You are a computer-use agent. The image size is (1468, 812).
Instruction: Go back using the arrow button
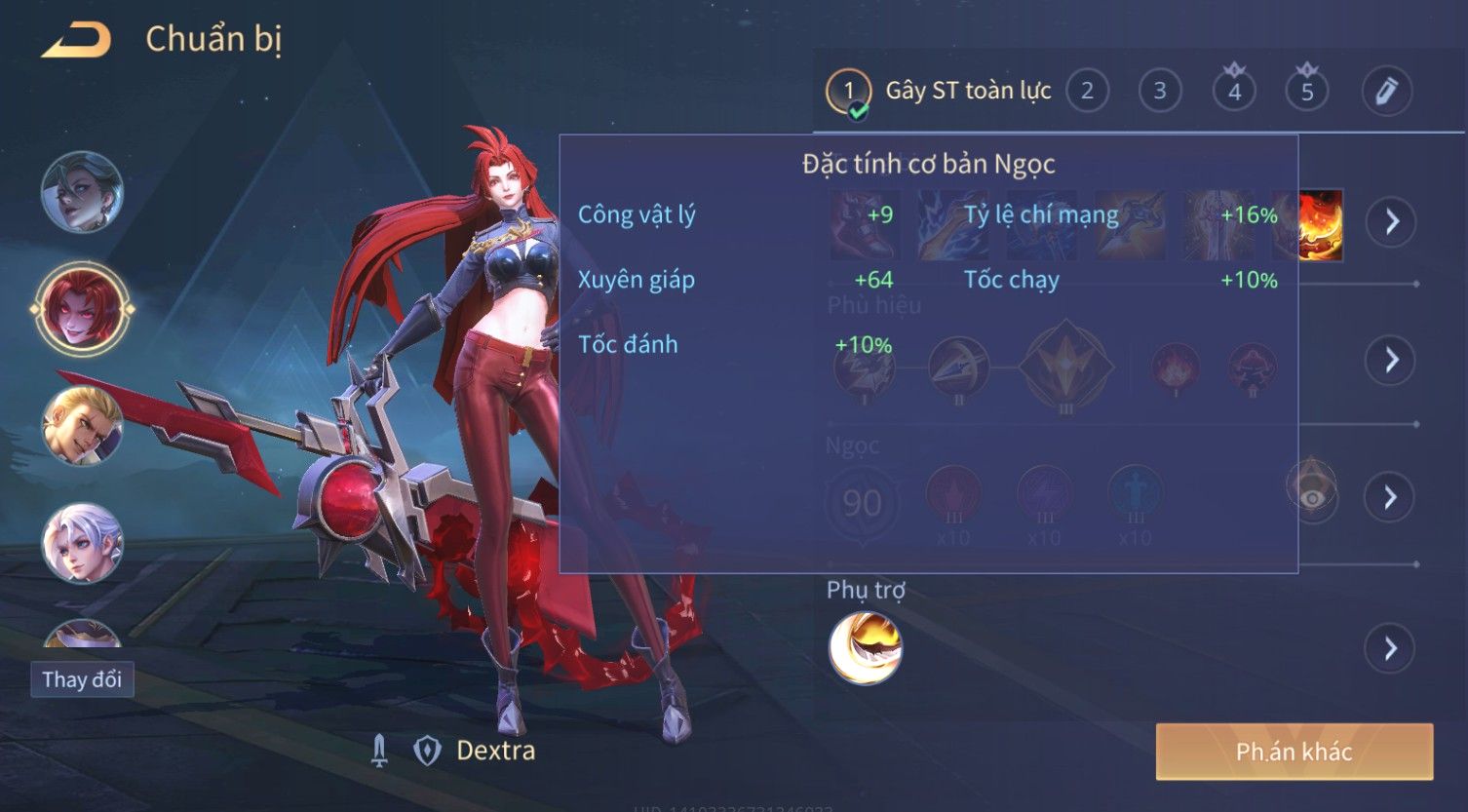tap(76, 41)
